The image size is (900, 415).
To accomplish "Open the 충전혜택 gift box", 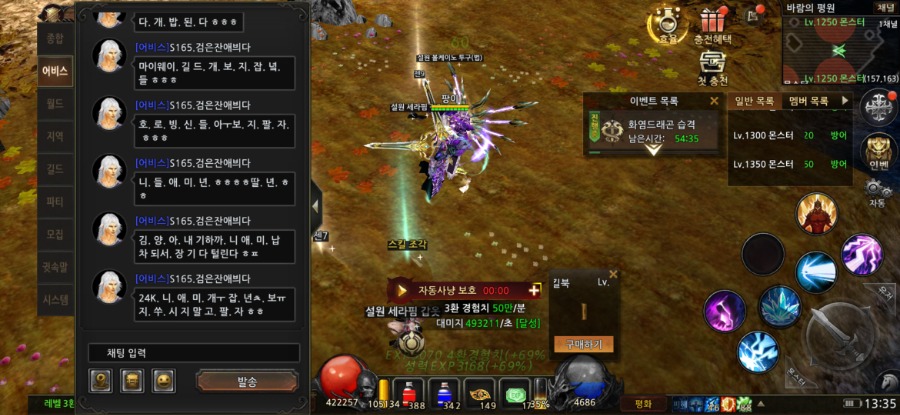I will pyautogui.click(x=713, y=24).
